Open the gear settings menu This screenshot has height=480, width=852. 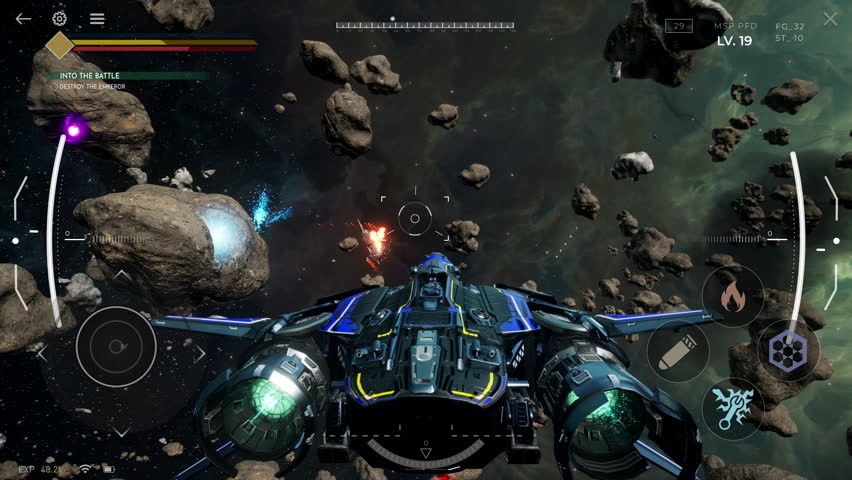[x=60, y=19]
